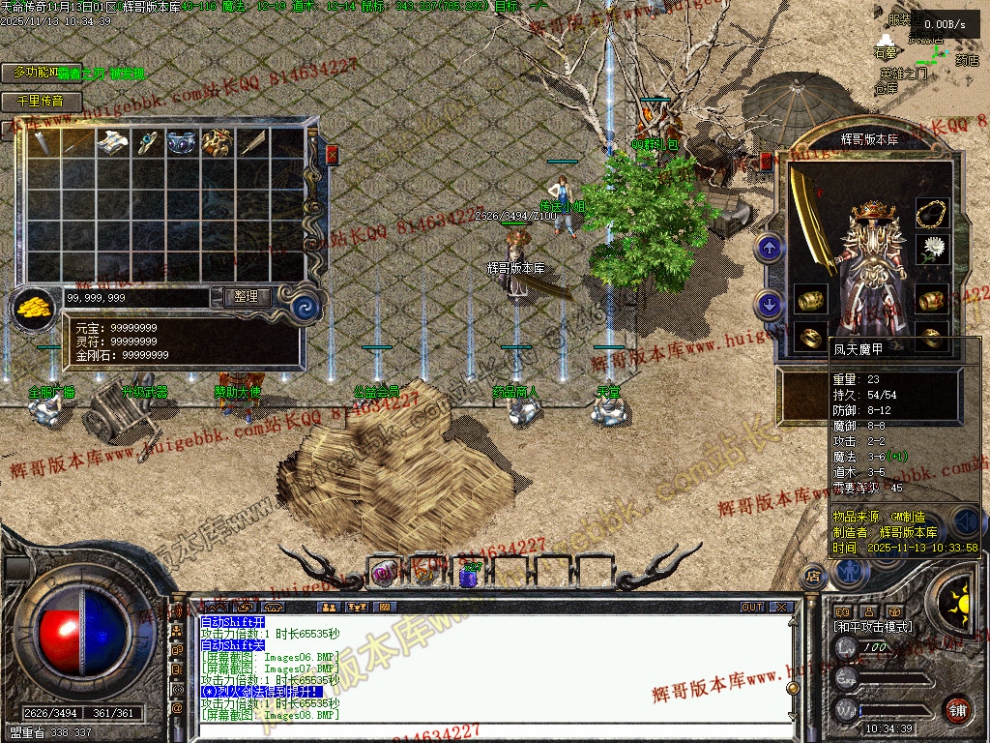
Task: Select the purple-gem silver bracelet in bag
Action: point(182,144)
